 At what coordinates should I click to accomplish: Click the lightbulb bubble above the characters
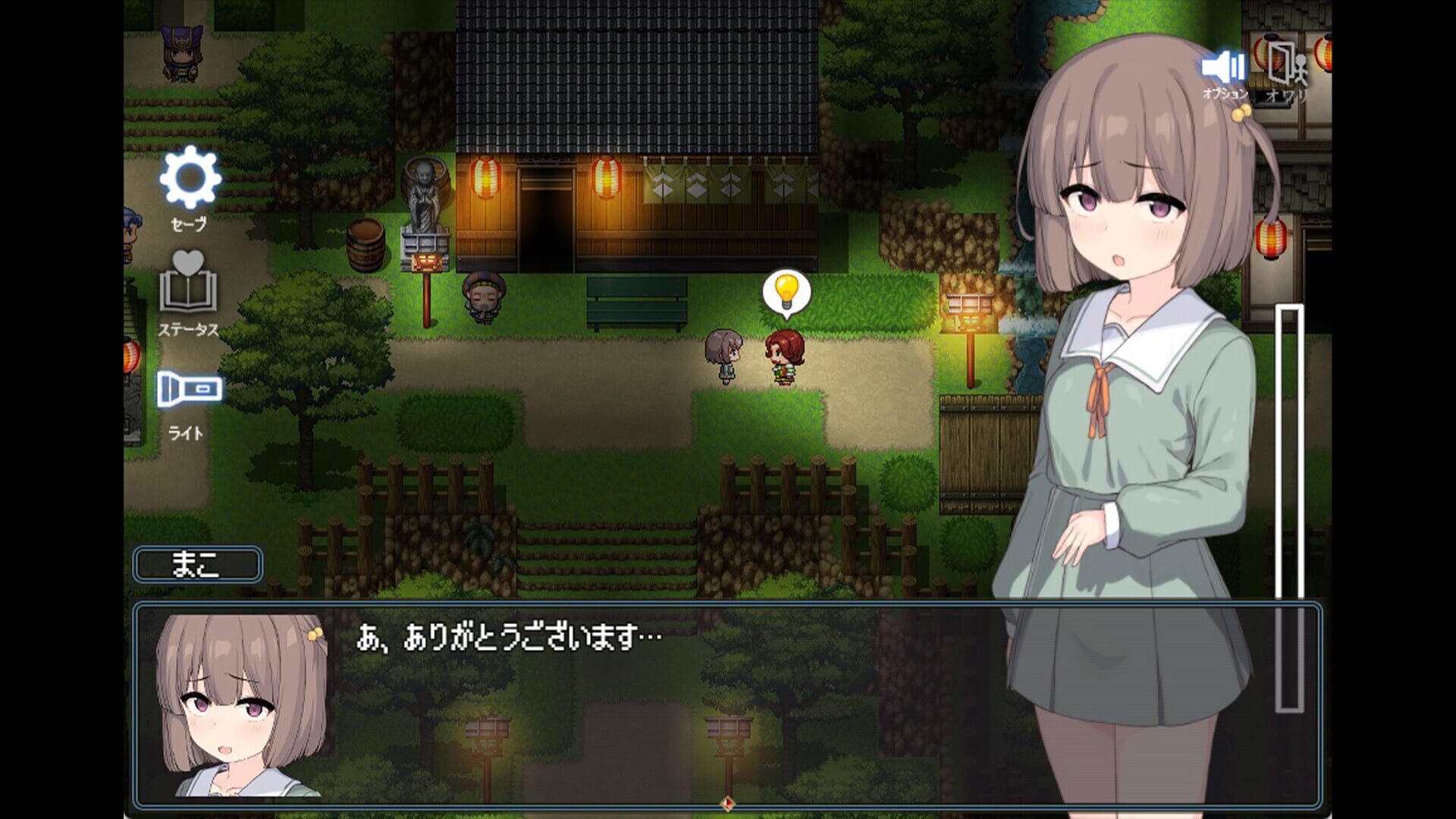pos(786,292)
